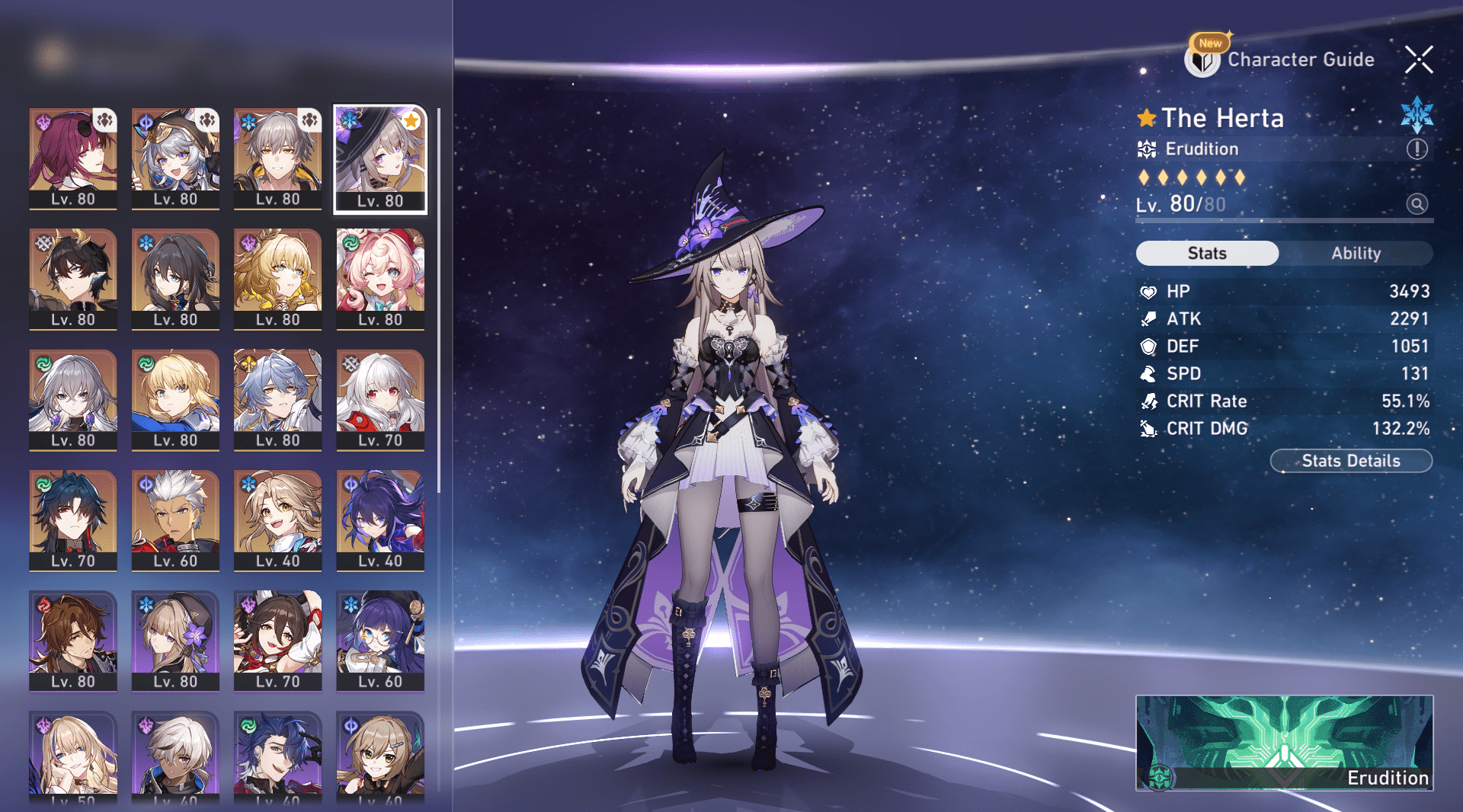Select Kafka's character portrait

point(72,156)
